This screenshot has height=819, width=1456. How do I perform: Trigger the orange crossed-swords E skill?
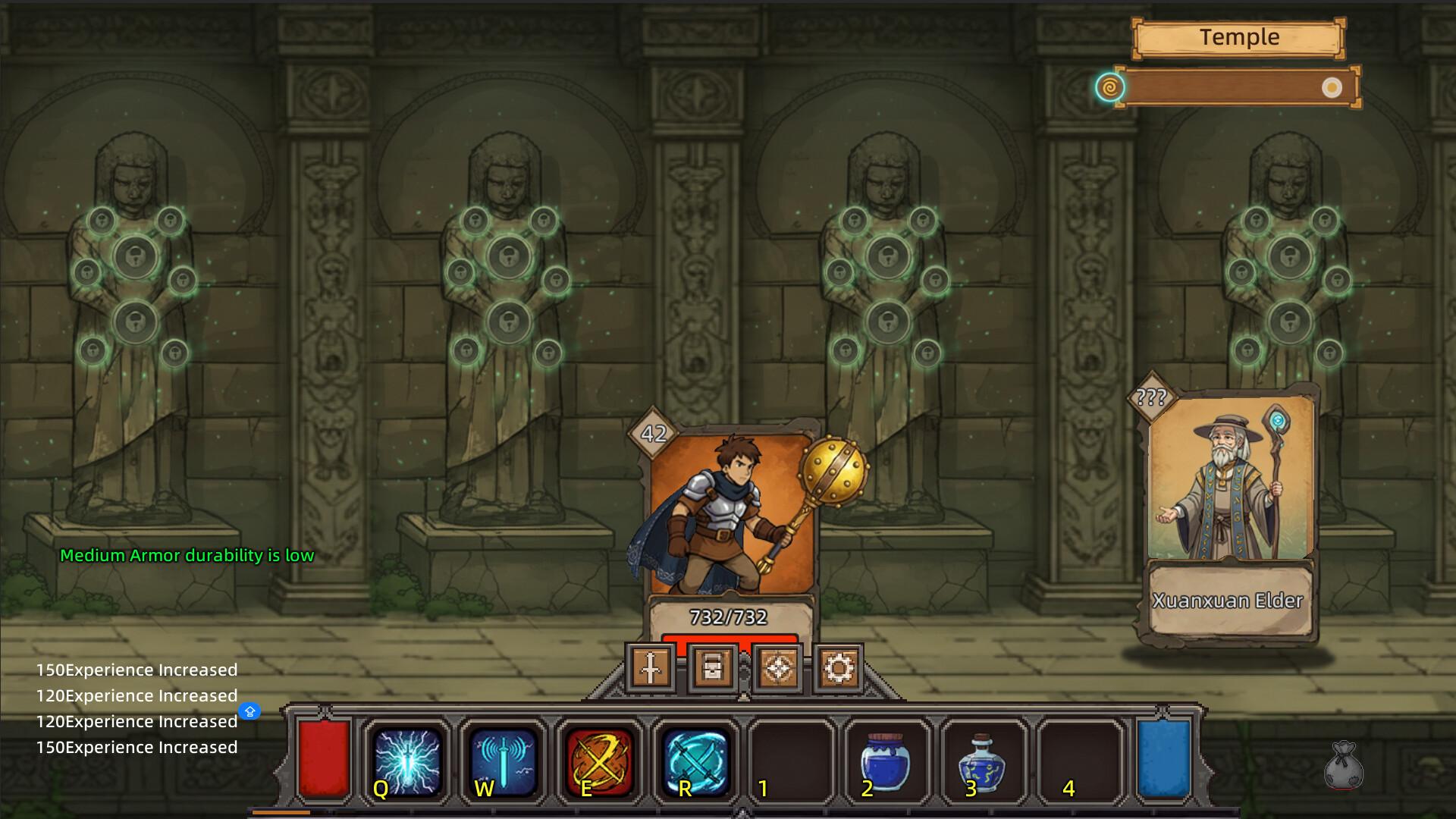click(599, 762)
